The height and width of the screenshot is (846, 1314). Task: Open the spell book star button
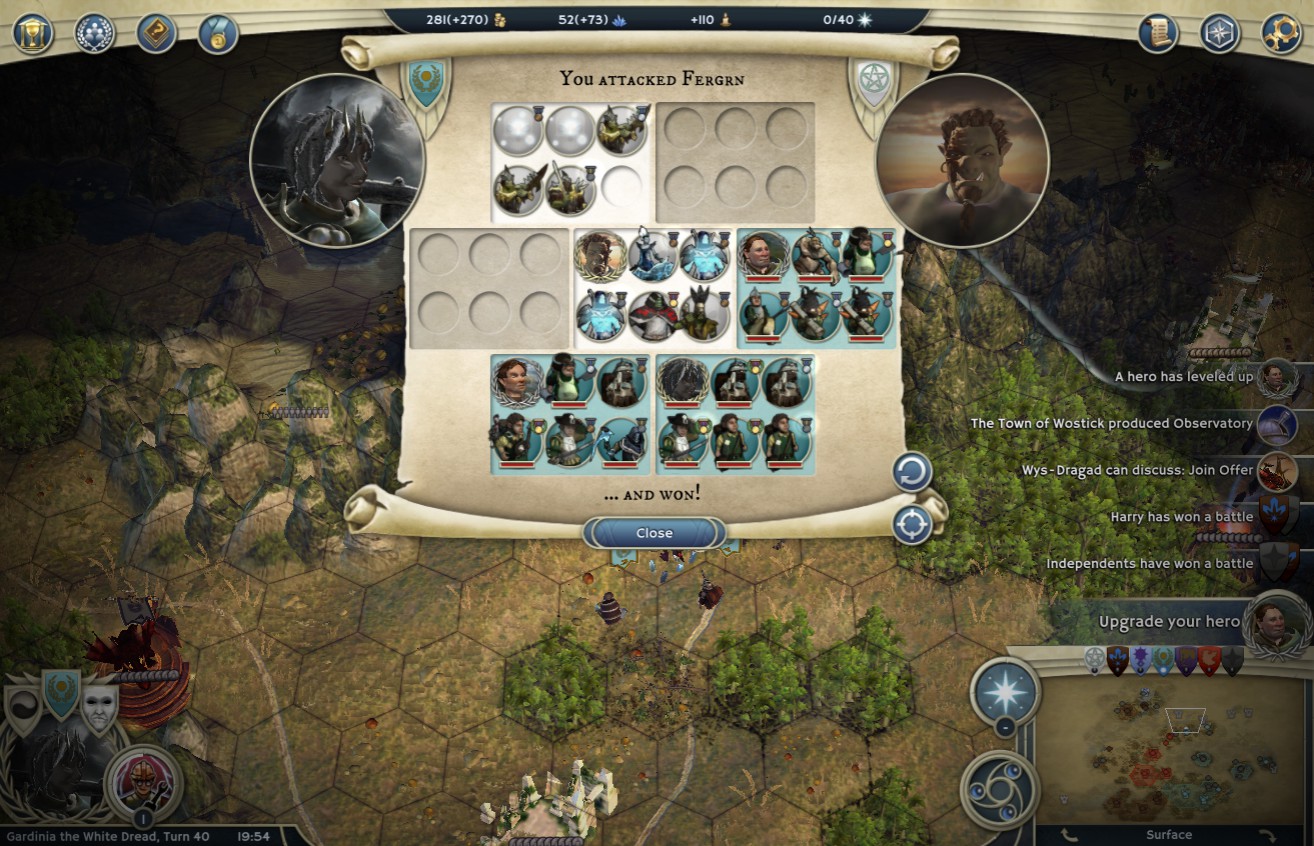point(1005,692)
